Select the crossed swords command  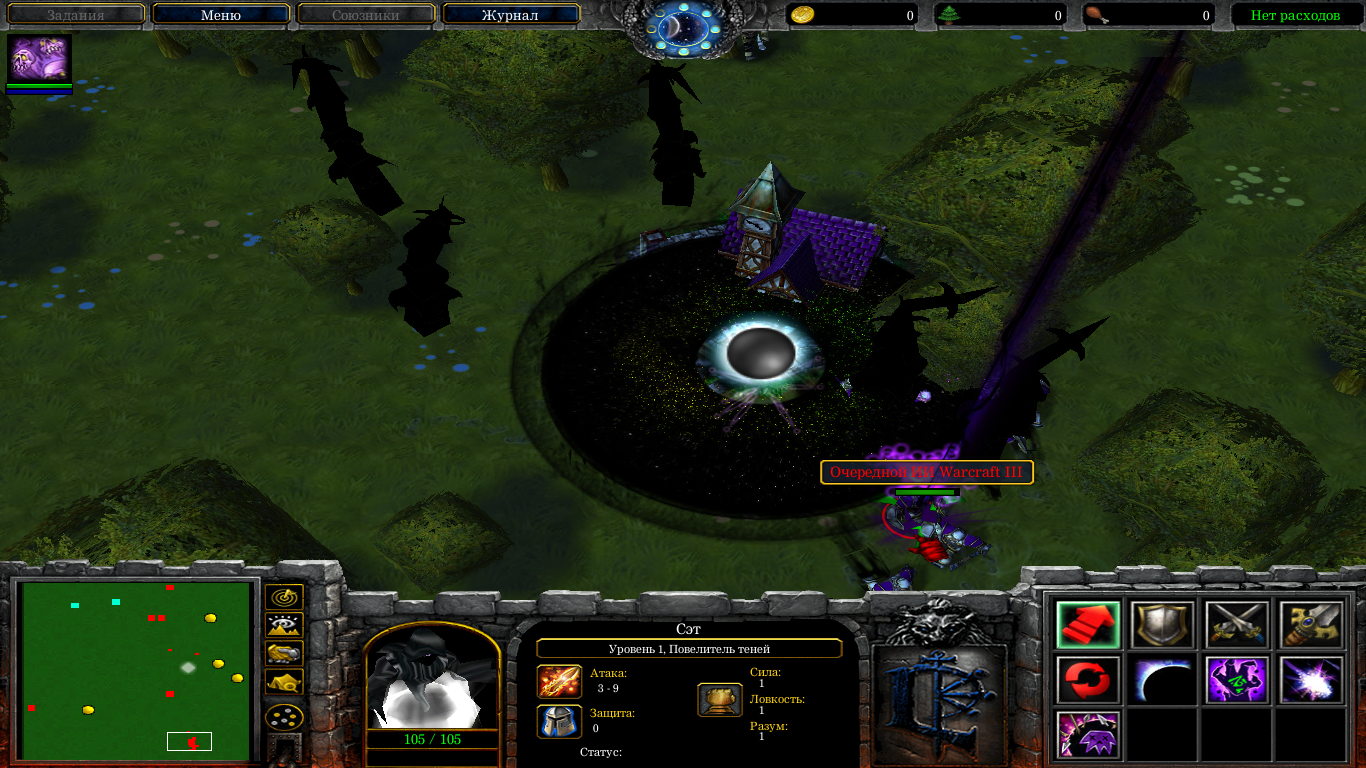pos(1237,626)
